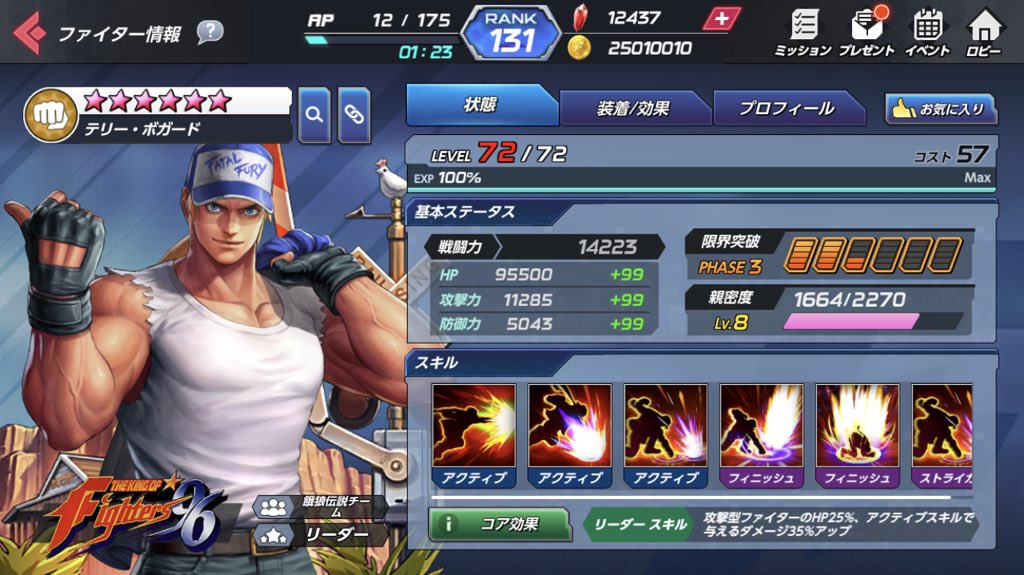This screenshot has width=1024, height=575.
Task: Click the chain link icon button
Action: click(x=354, y=114)
